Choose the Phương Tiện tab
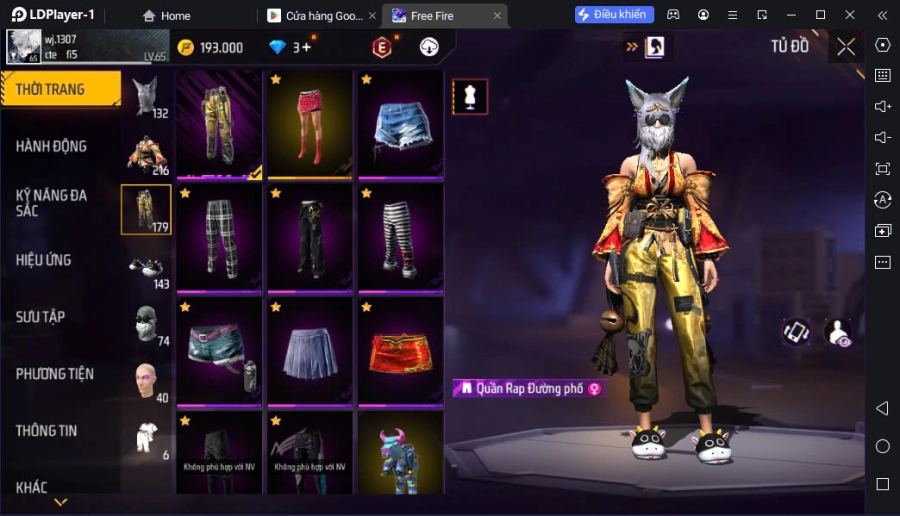900x516 pixels. (x=55, y=374)
